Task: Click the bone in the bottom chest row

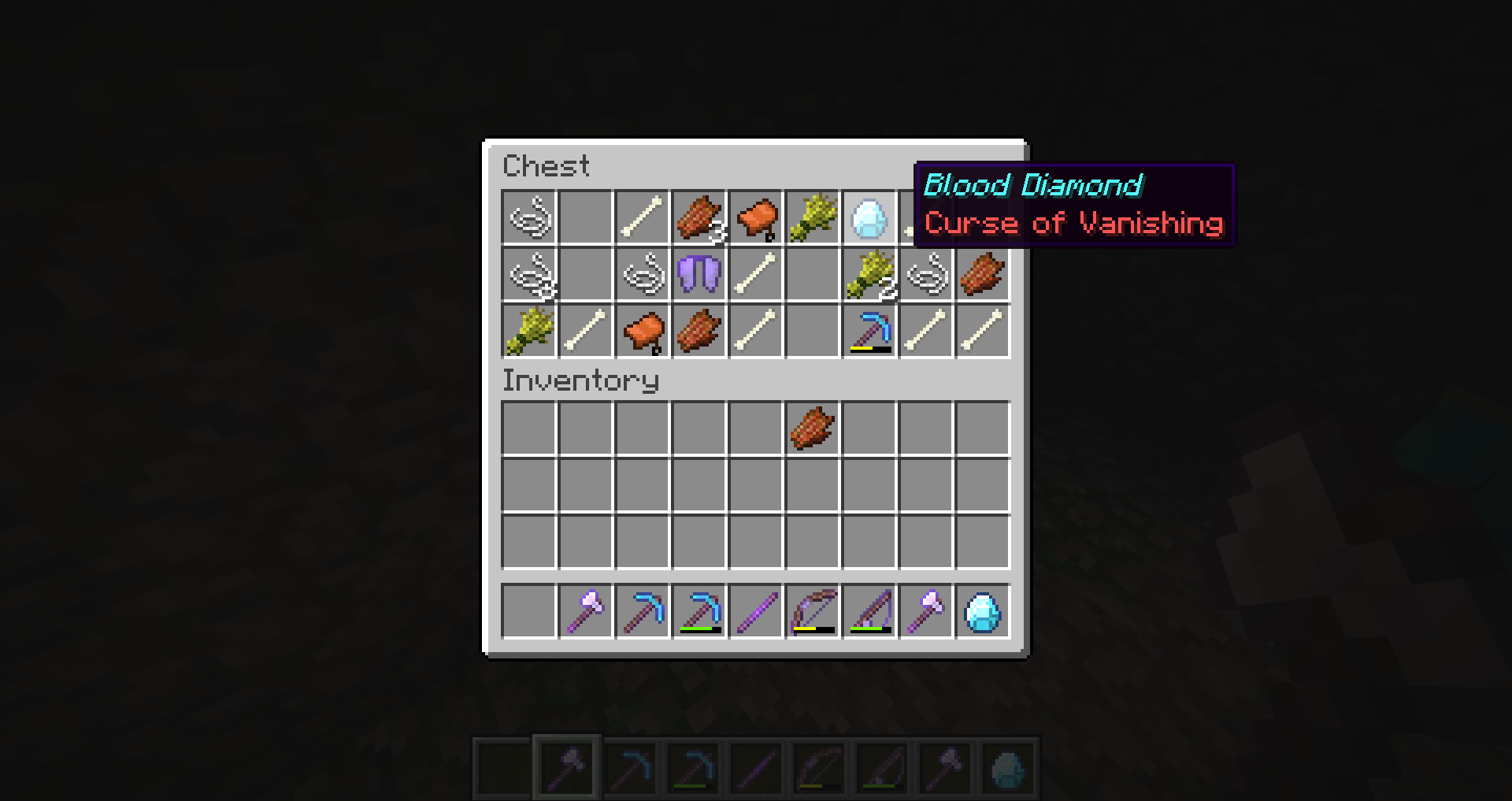Action: click(x=584, y=332)
